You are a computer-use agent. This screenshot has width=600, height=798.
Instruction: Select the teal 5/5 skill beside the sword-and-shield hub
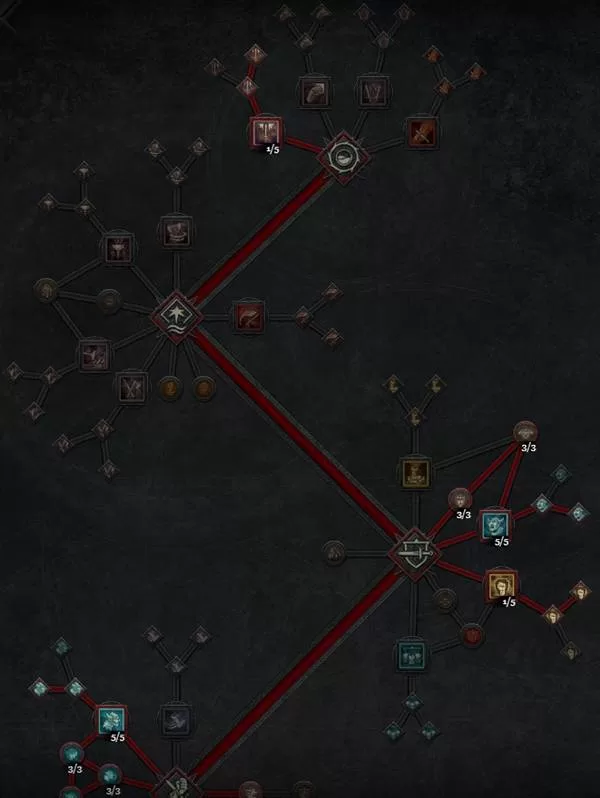(x=494, y=523)
